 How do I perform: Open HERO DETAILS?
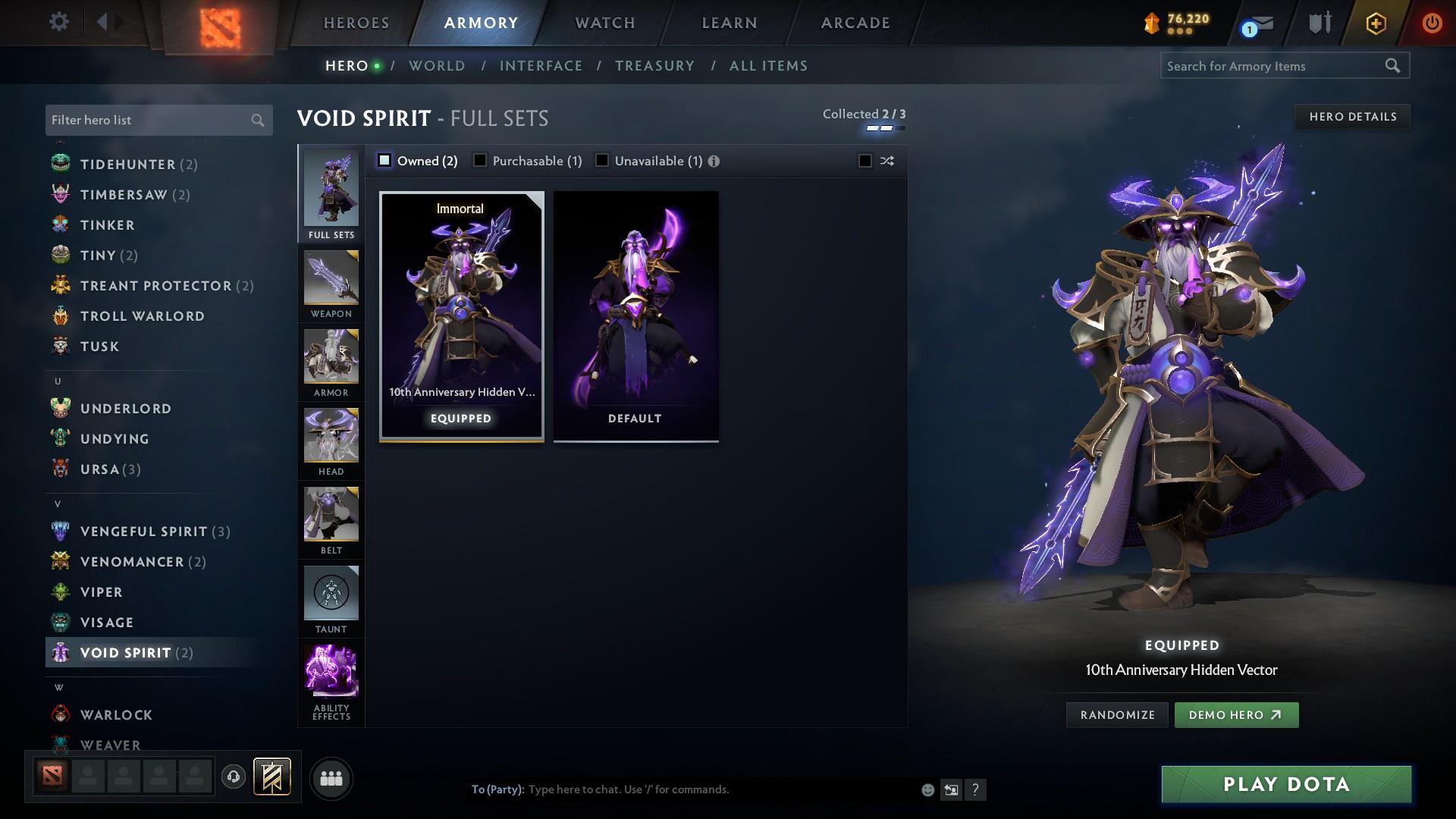click(x=1352, y=116)
